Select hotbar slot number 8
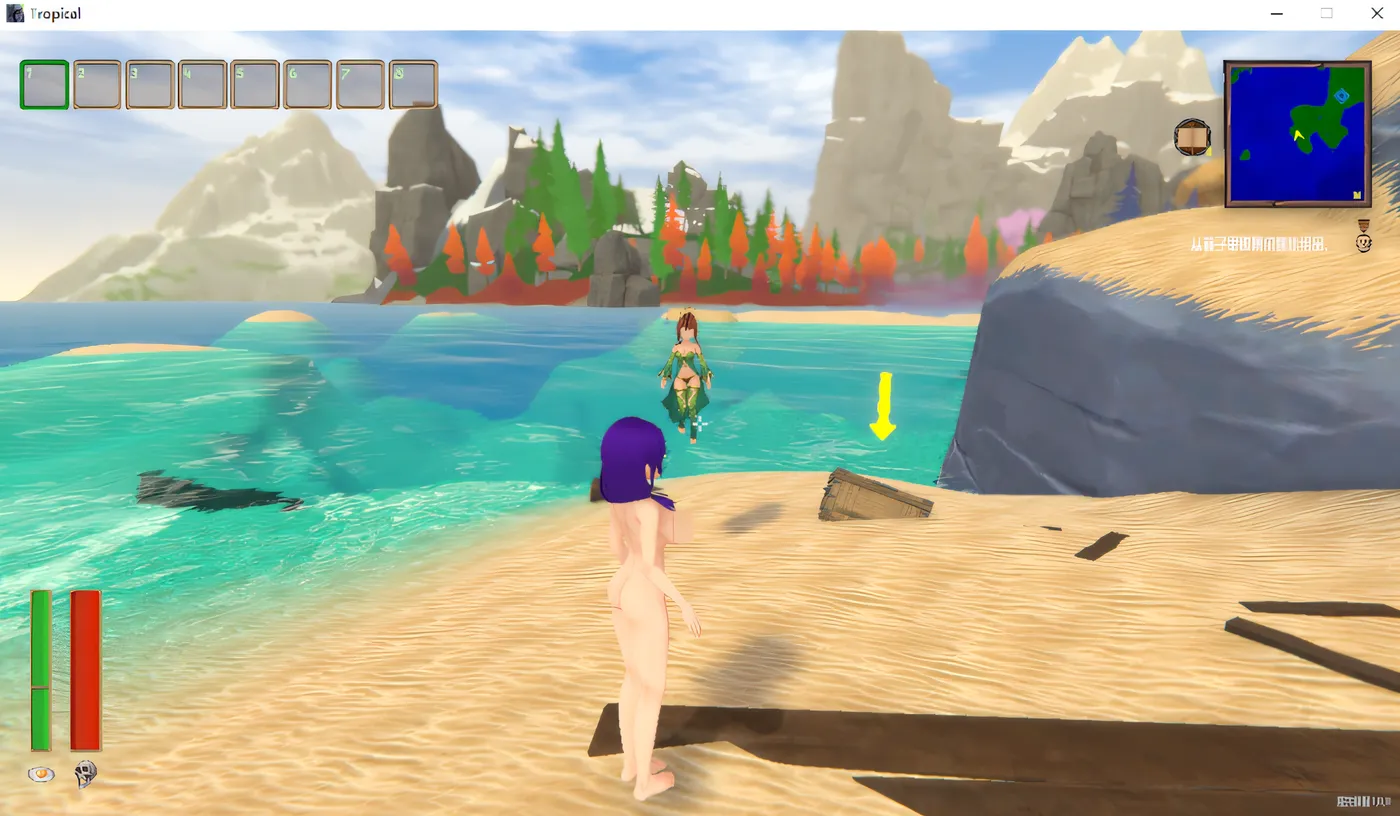Image resolution: width=1400 pixels, height=816 pixels. (412, 85)
